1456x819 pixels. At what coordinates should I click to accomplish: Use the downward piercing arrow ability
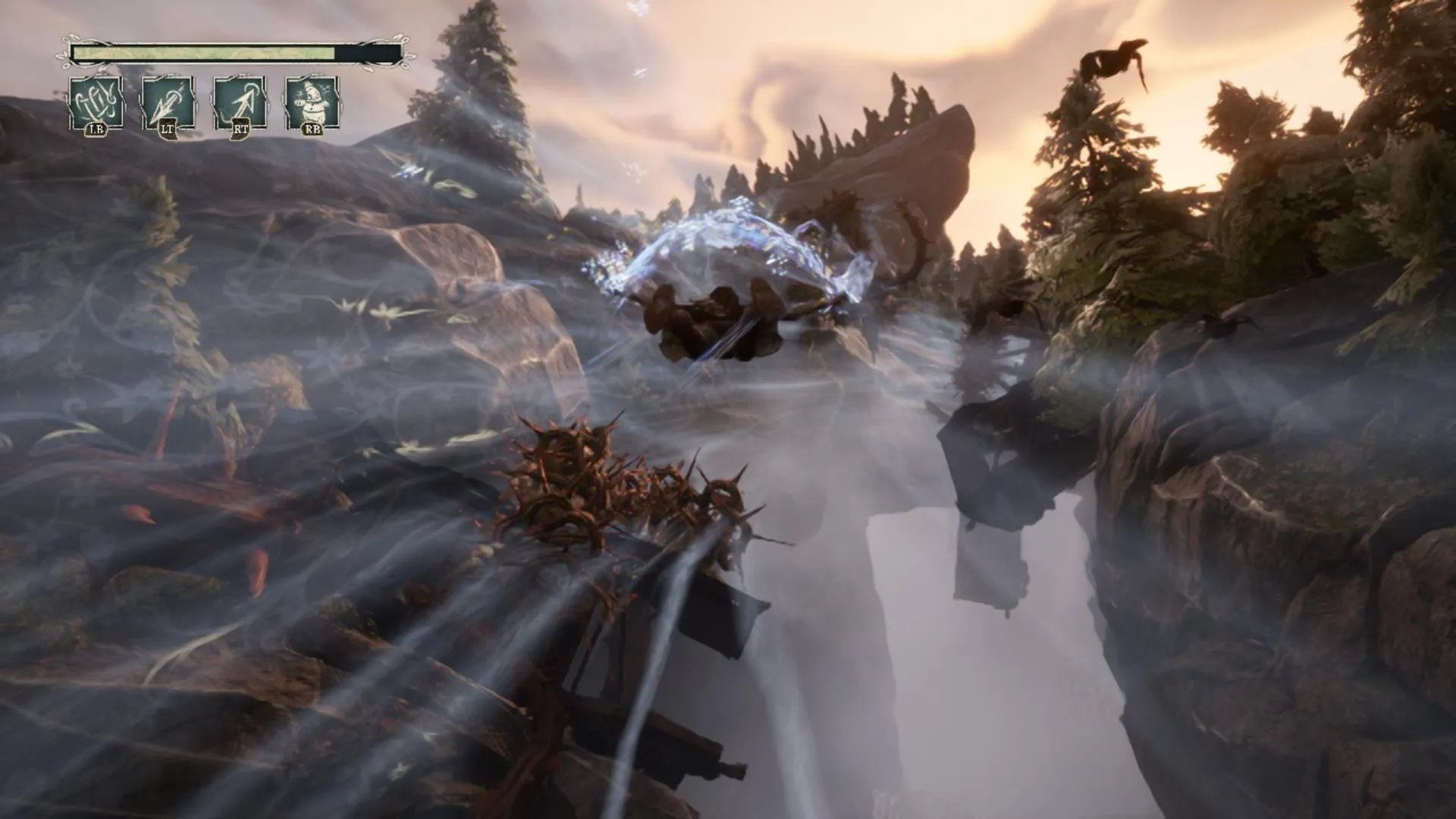tap(168, 102)
